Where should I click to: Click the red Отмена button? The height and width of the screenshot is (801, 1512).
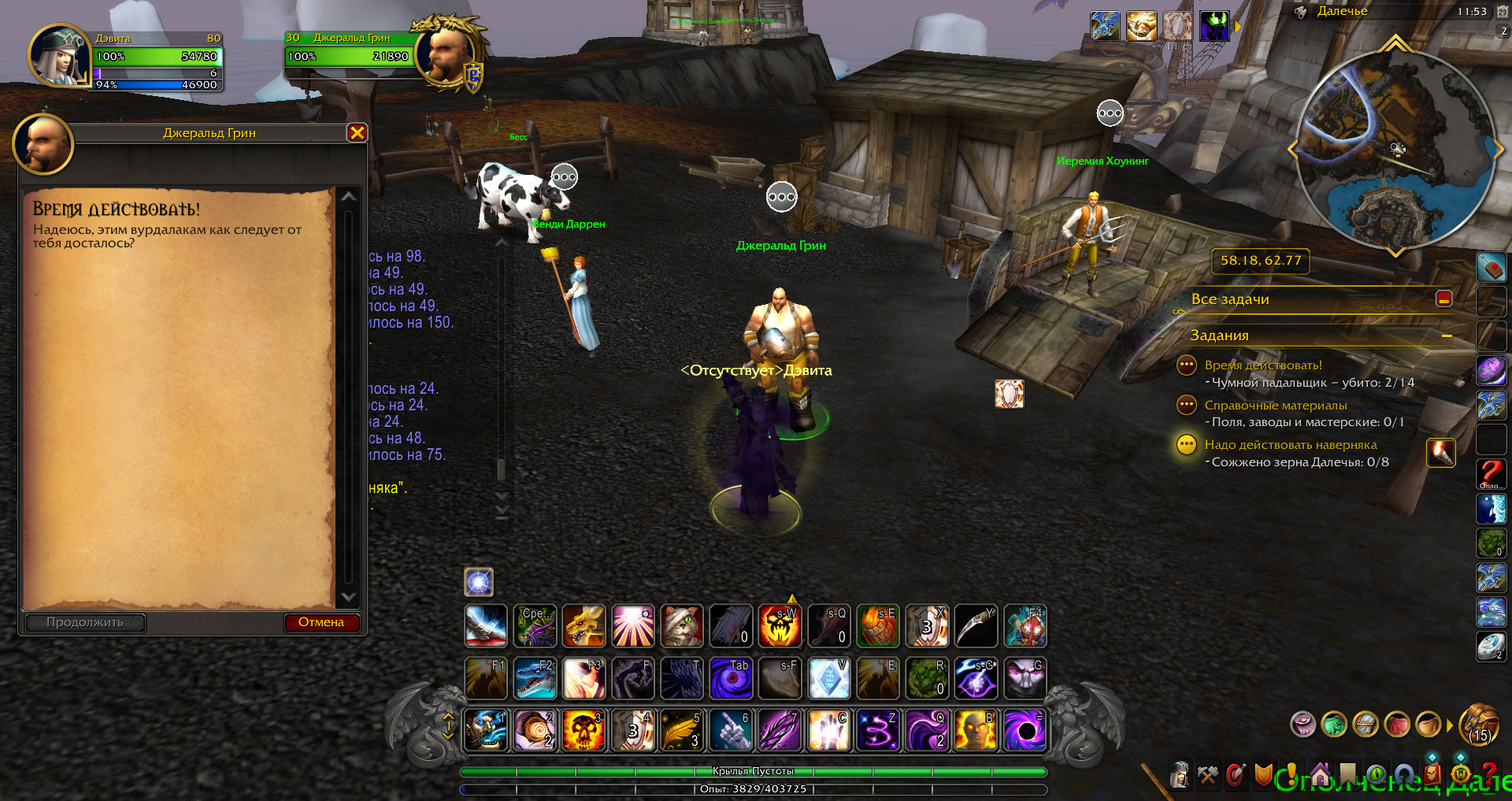pyautogui.click(x=321, y=622)
